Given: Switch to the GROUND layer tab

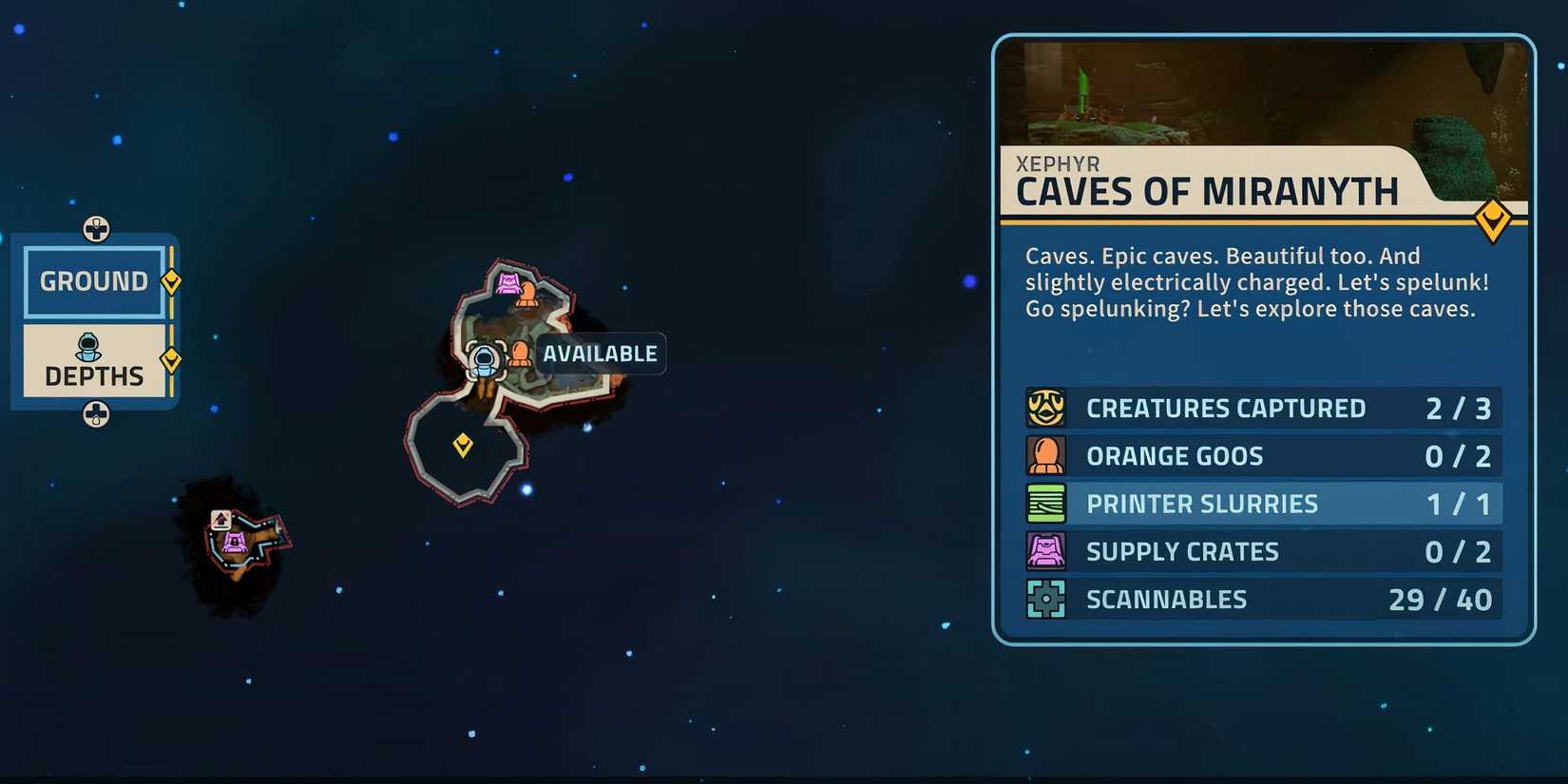Looking at the screenshot, I should click(93, 280).
